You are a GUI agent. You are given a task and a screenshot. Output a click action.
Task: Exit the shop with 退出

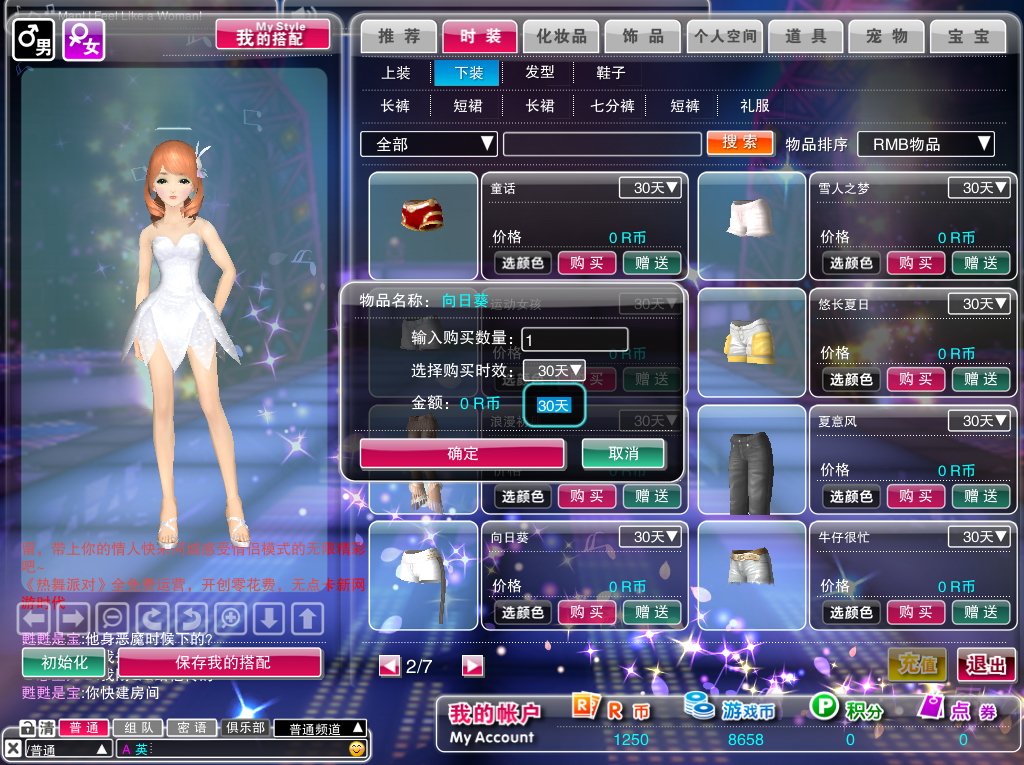(x=986, y=664)
